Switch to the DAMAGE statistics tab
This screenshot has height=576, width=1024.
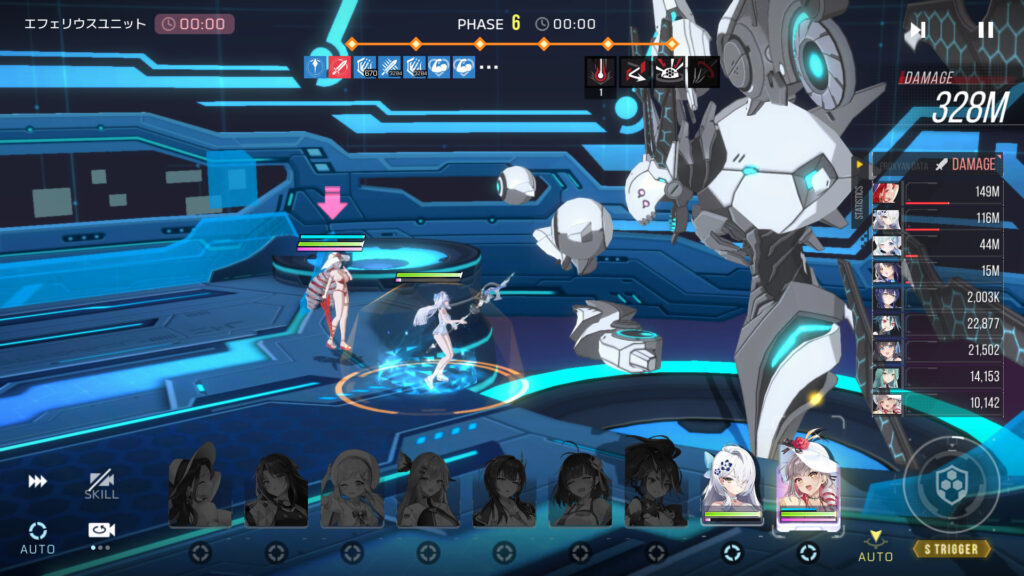tap(966, 164)
